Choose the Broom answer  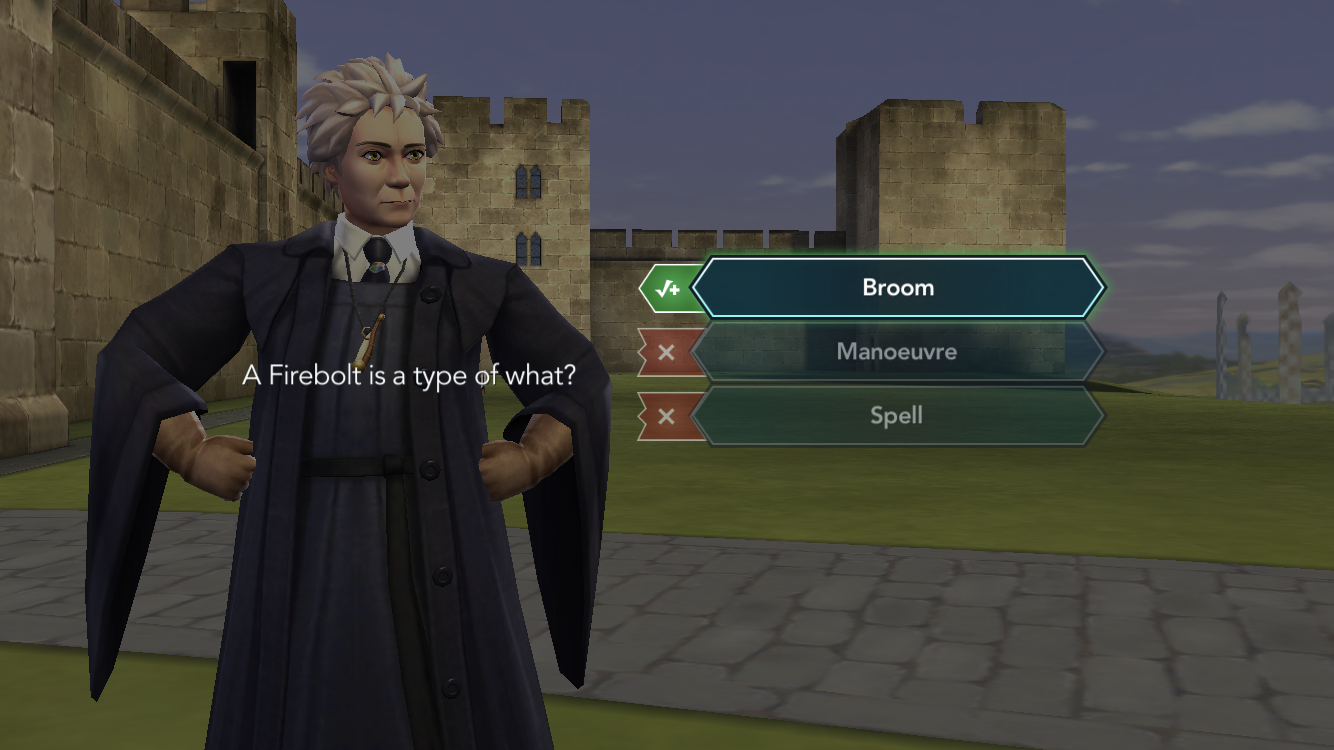[x=897, y=288]
